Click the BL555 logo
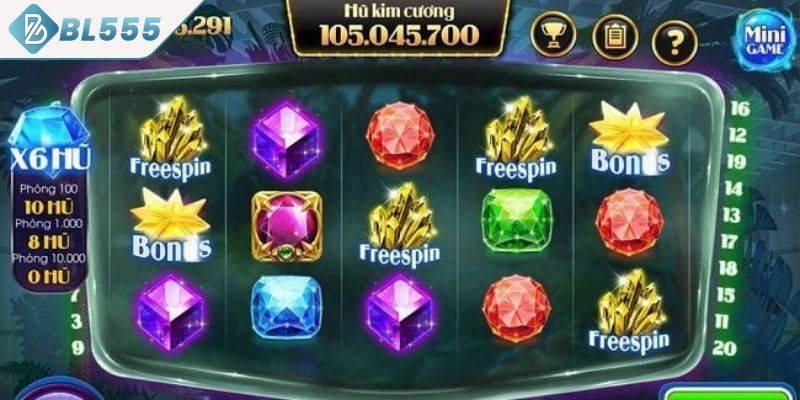Viewport: 800px width, 400px height. (85, 29)
